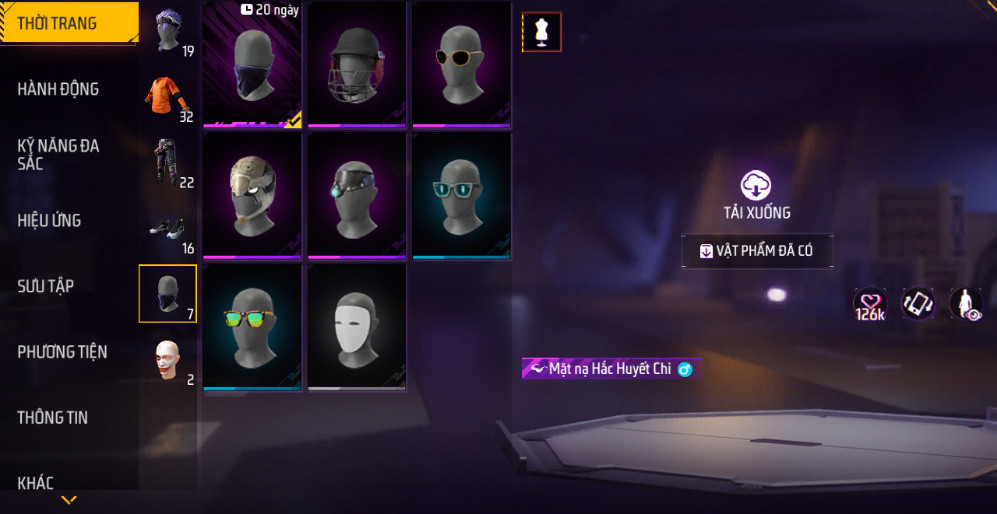
Task: Pick the black mask with 20-day timer
Action: click(252, 65)
